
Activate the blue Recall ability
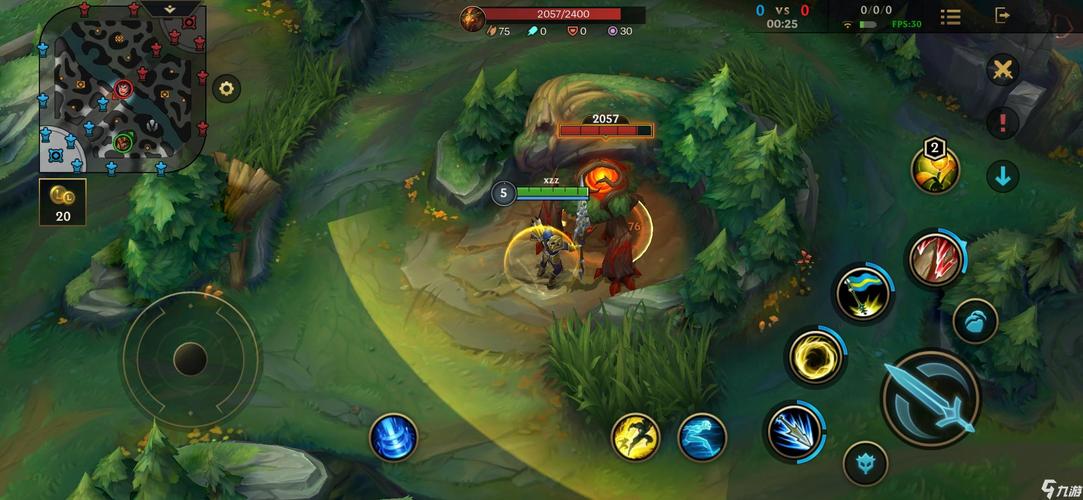393,437
